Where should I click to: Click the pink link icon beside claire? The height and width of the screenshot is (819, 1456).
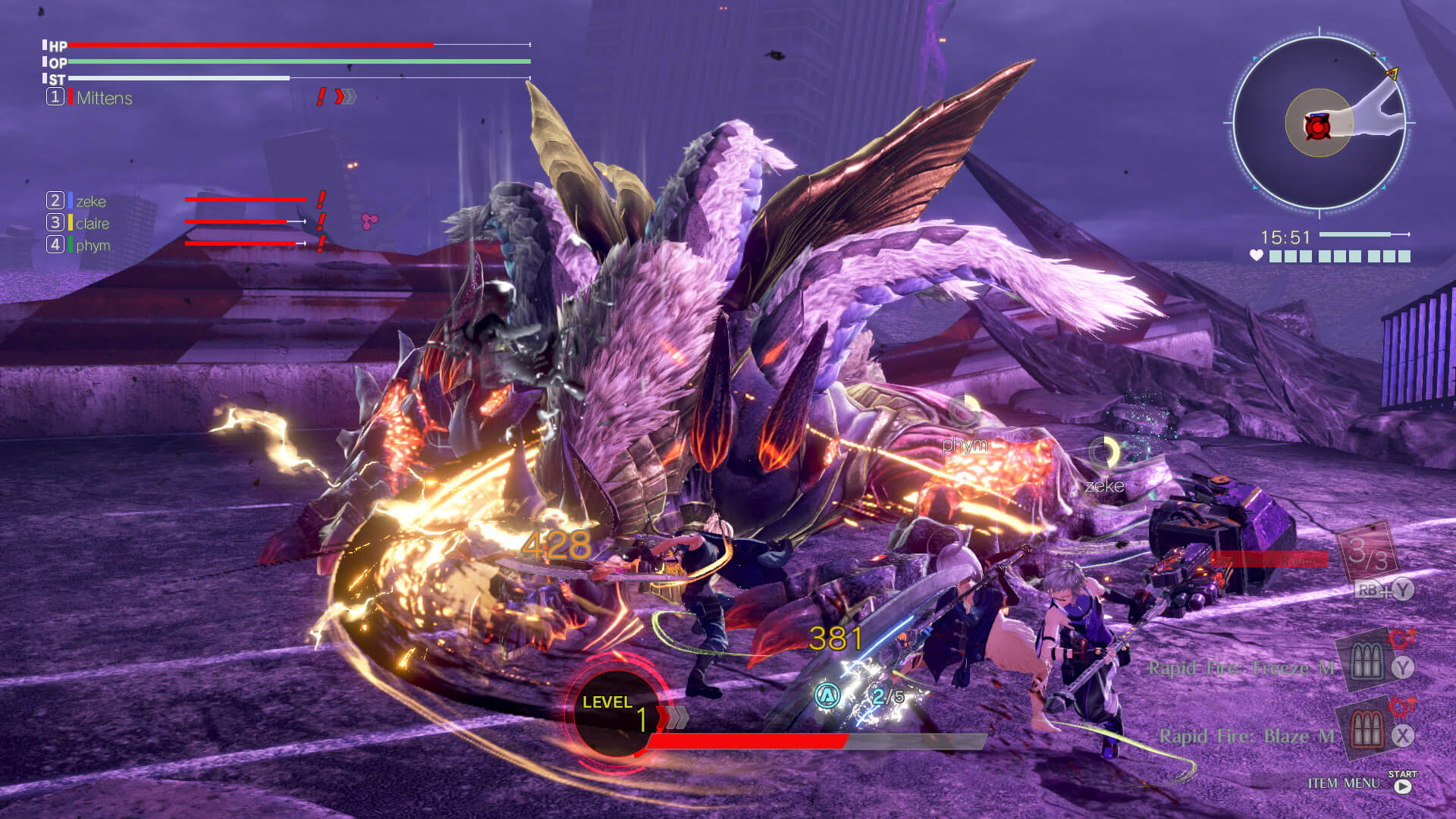369,221
